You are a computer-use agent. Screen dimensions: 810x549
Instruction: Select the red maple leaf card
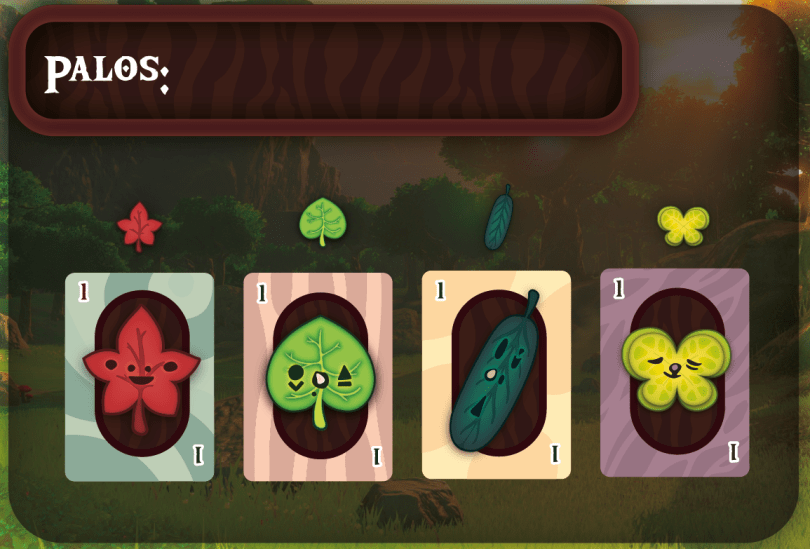[139, 376]
